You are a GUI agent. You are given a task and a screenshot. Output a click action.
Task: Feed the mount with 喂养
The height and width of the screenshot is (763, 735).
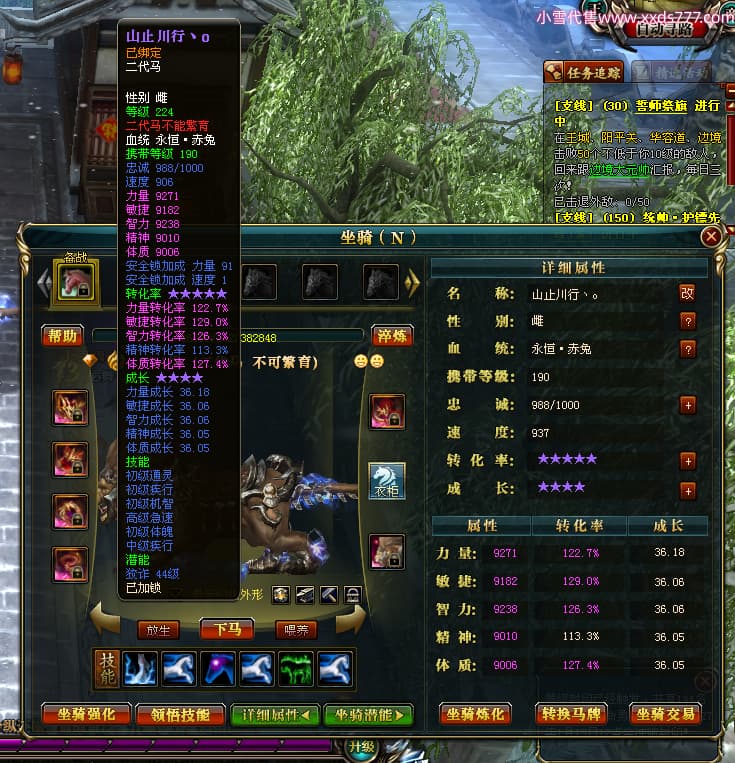click(296, 629)
